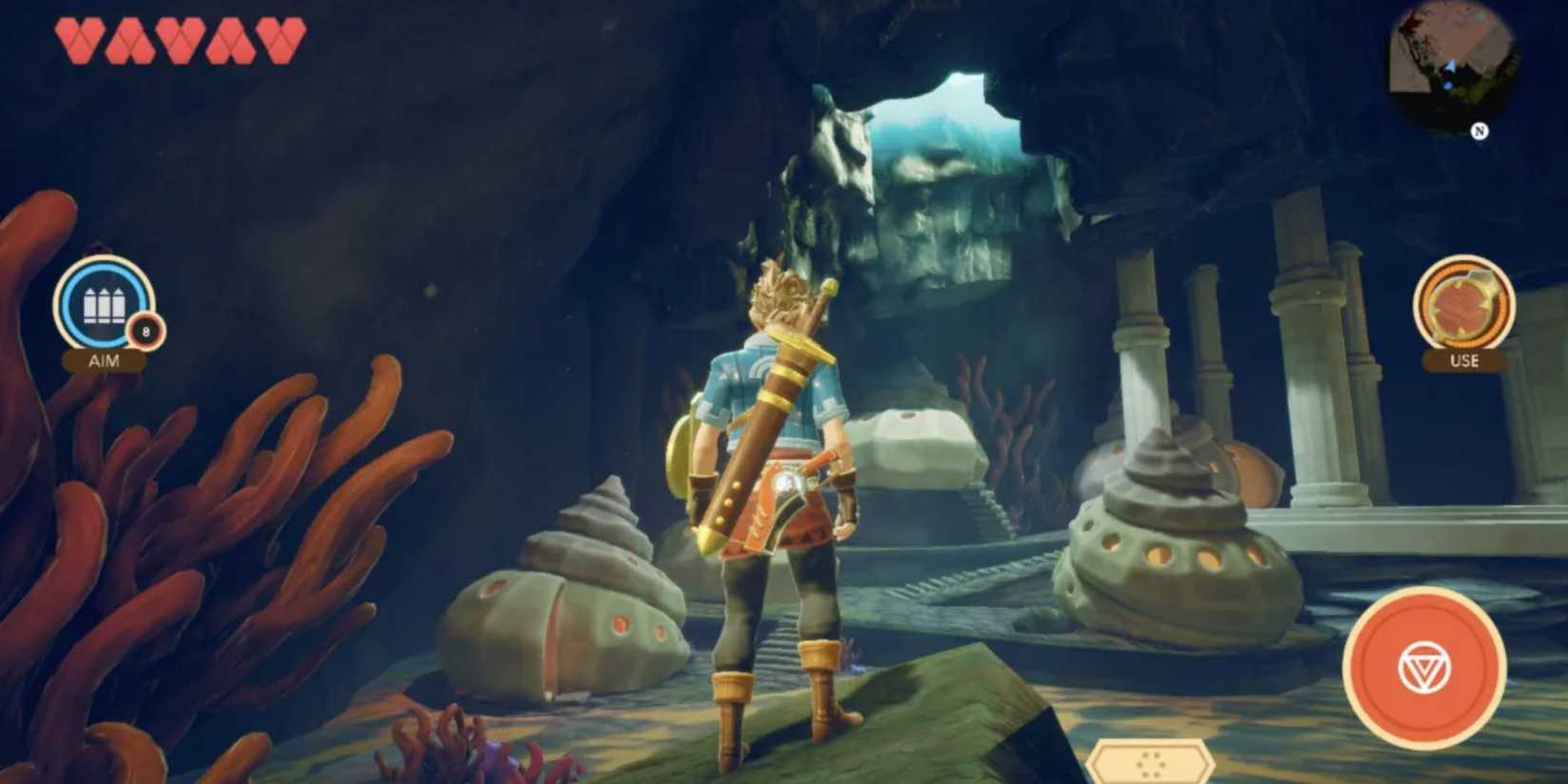
Task: Select the AIM label text
Action: [105, 360]
